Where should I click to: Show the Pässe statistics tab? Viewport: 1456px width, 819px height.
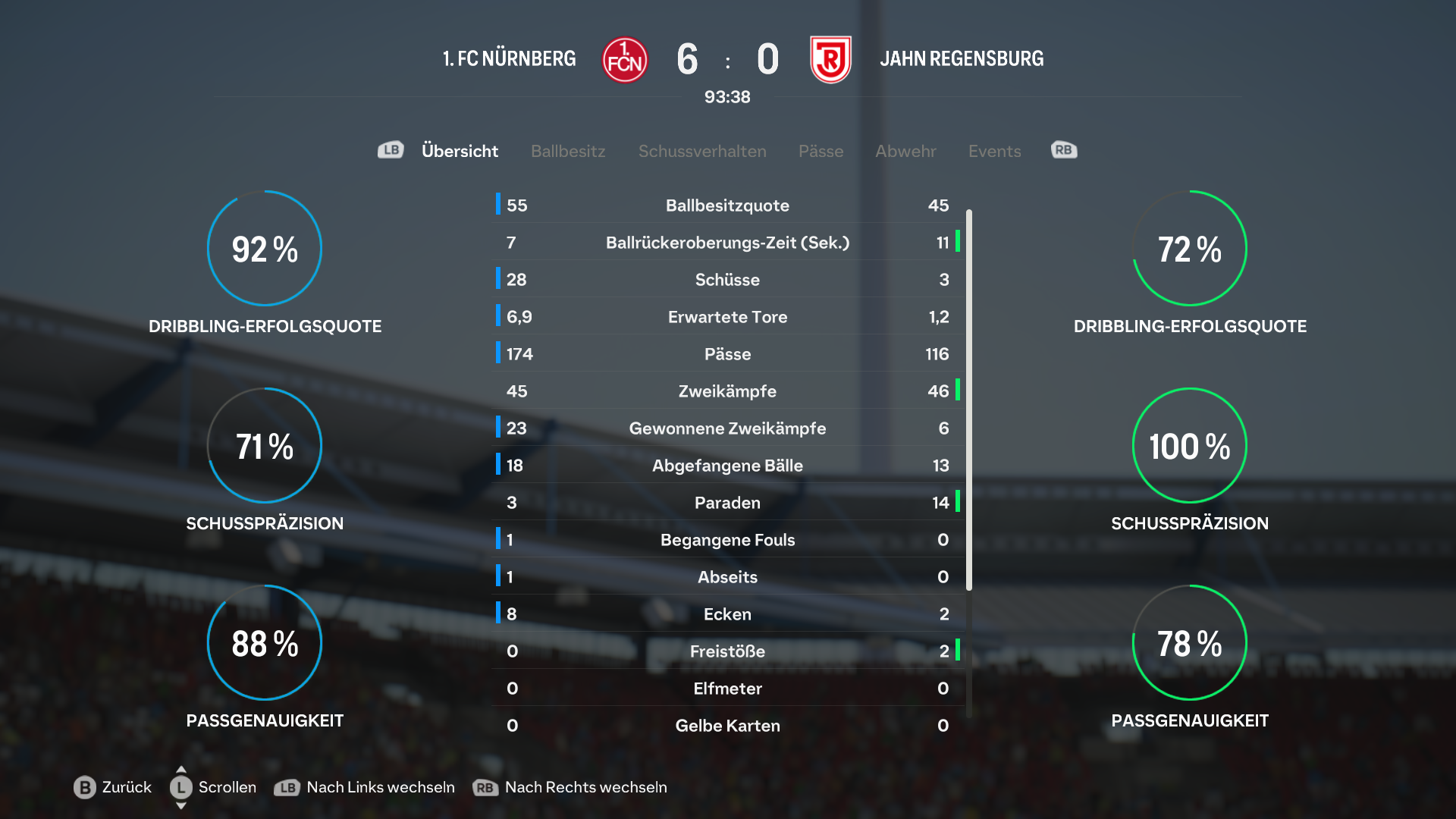821,151
